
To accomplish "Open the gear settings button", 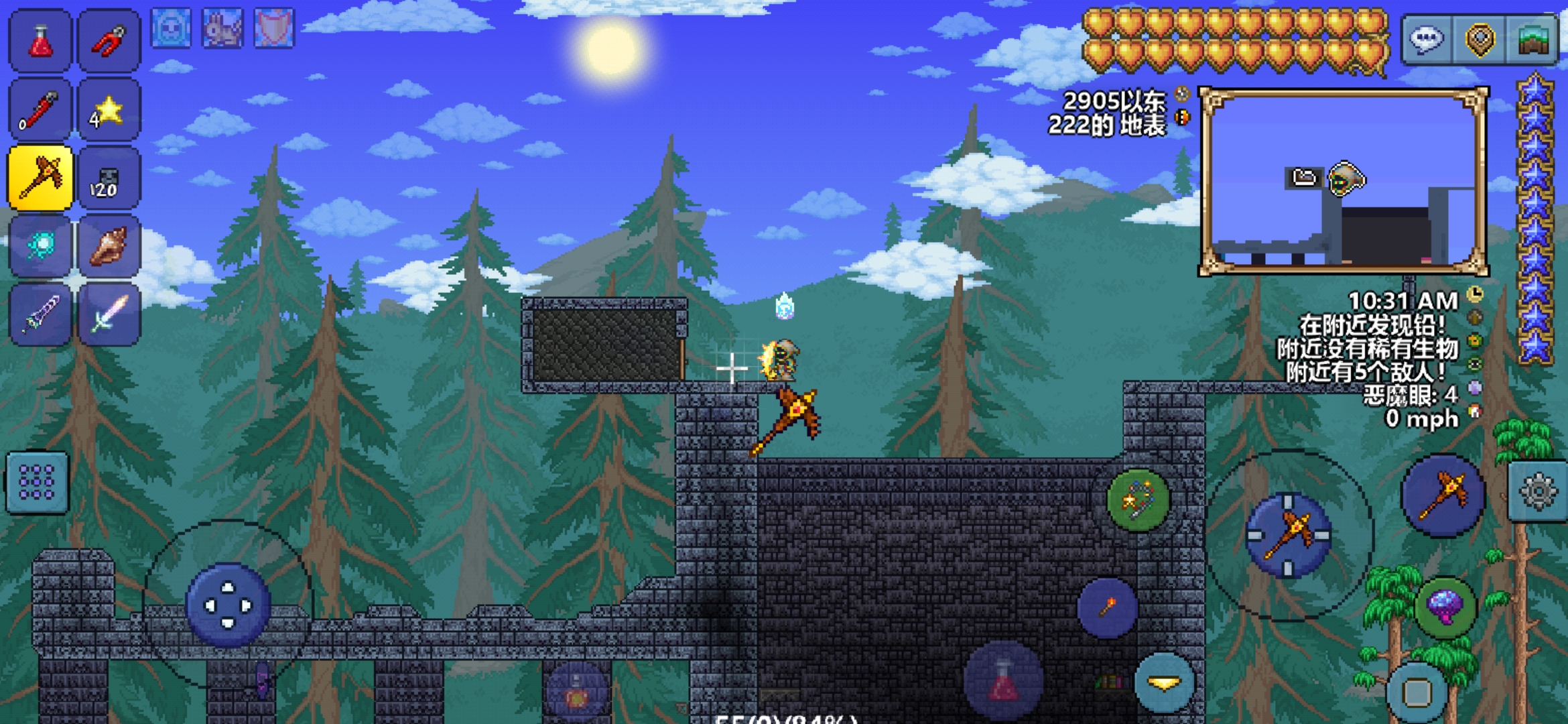I will point(1538,491).
